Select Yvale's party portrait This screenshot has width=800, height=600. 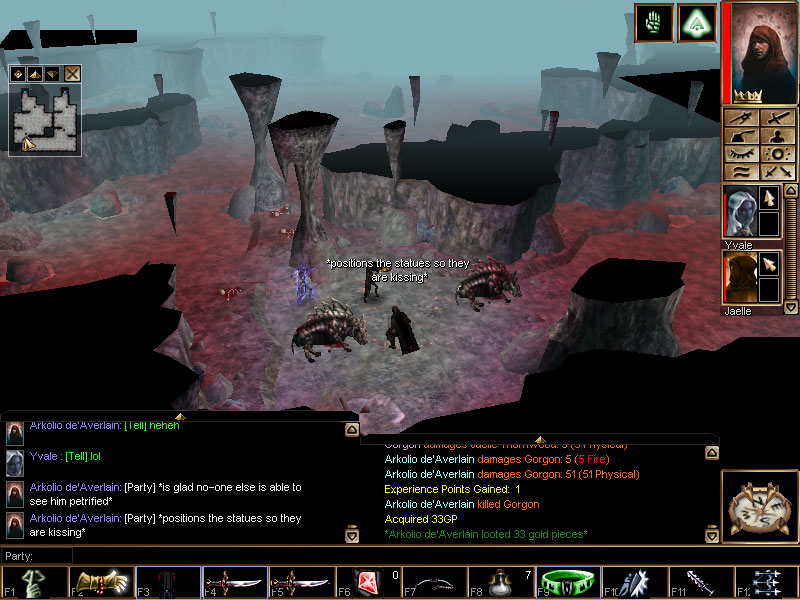pyautogui.click(x=739, y=212)
